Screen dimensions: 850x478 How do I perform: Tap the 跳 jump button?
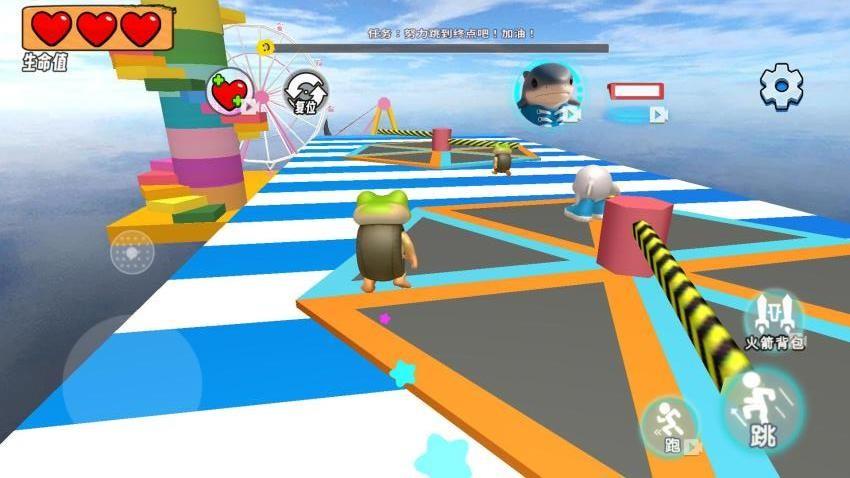(763, 410)
